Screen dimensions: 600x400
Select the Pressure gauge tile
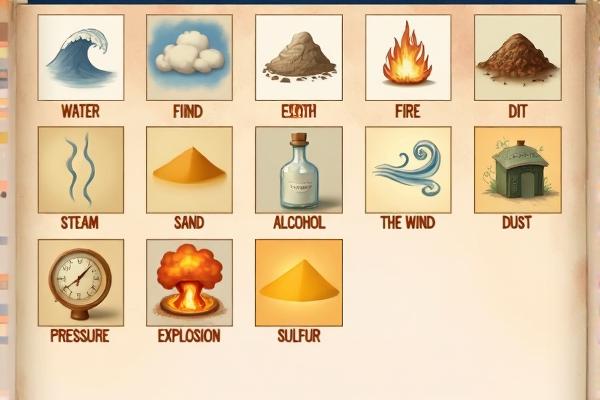(81, 282)
